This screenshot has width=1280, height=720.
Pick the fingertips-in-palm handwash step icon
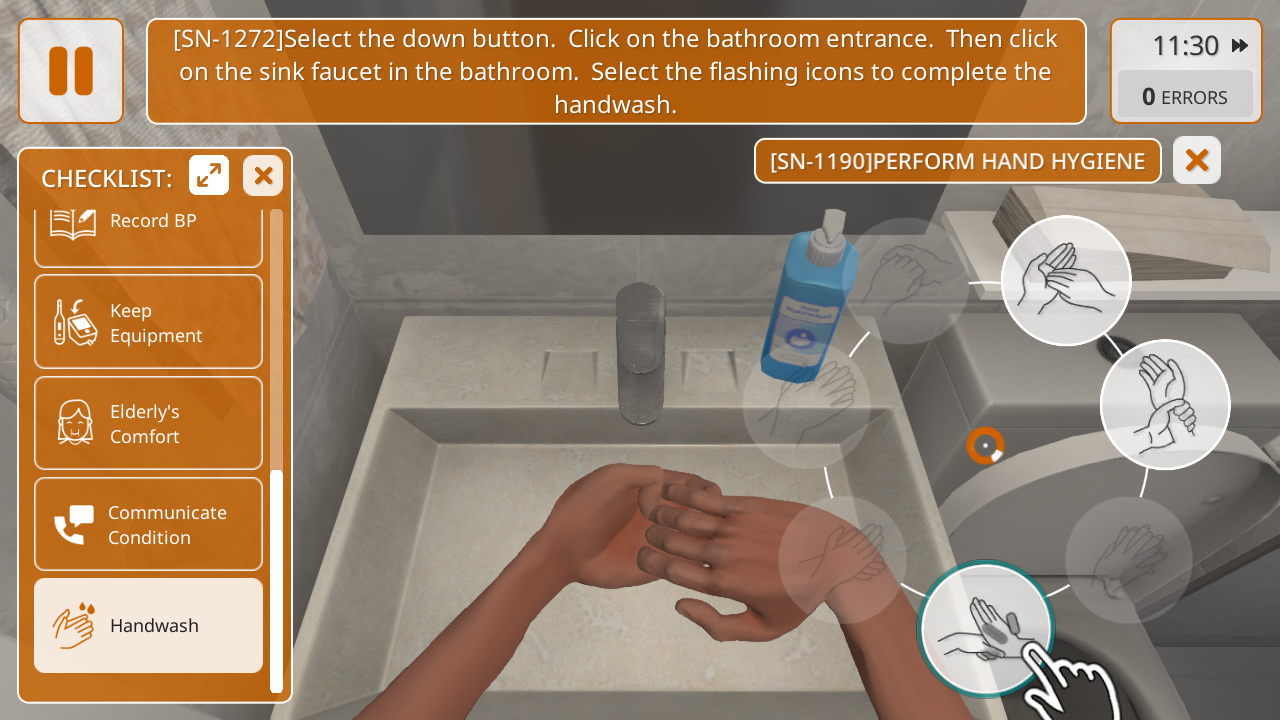coord(1066,281)
